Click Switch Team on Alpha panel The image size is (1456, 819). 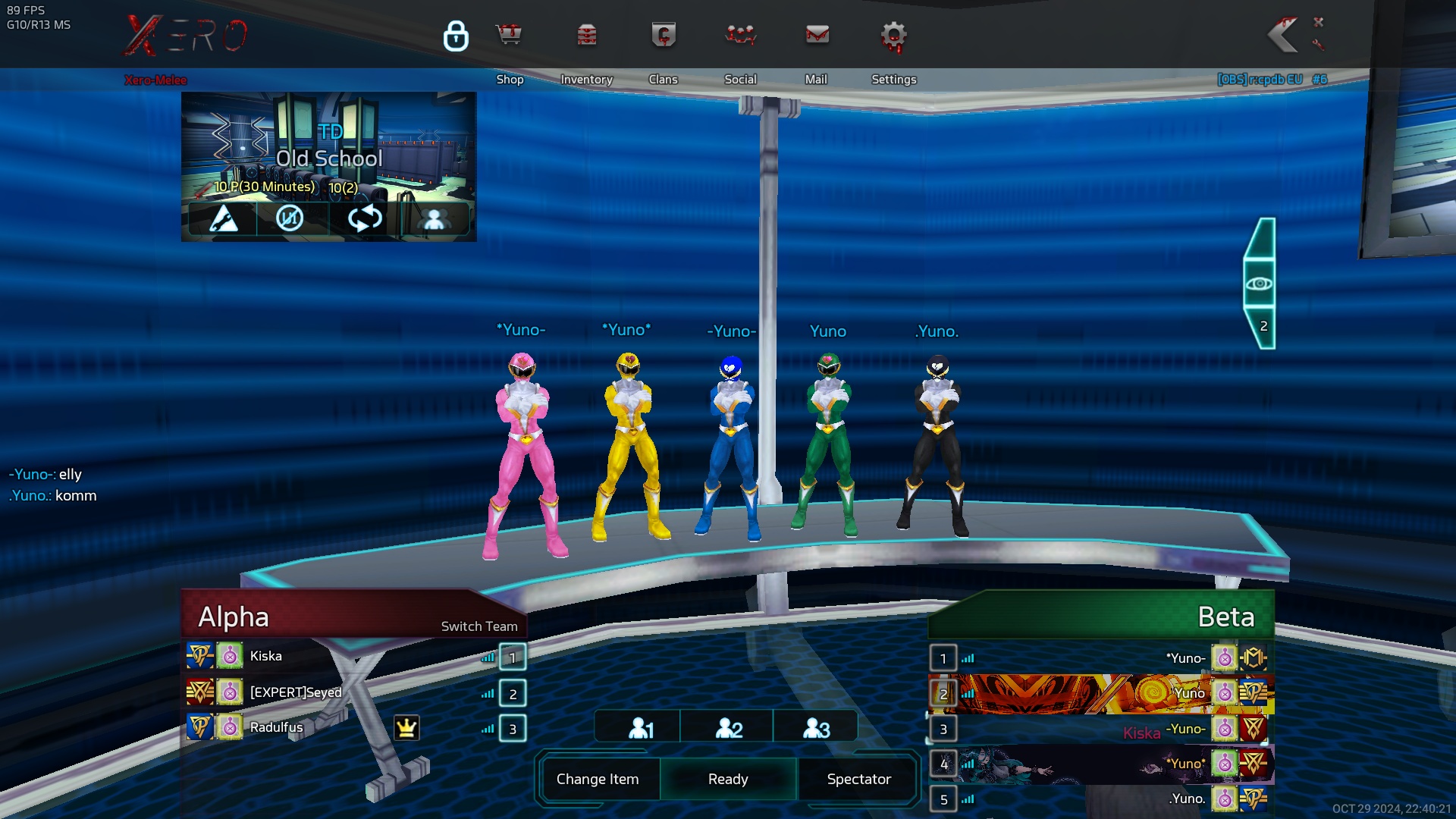(x=479, y=626)
